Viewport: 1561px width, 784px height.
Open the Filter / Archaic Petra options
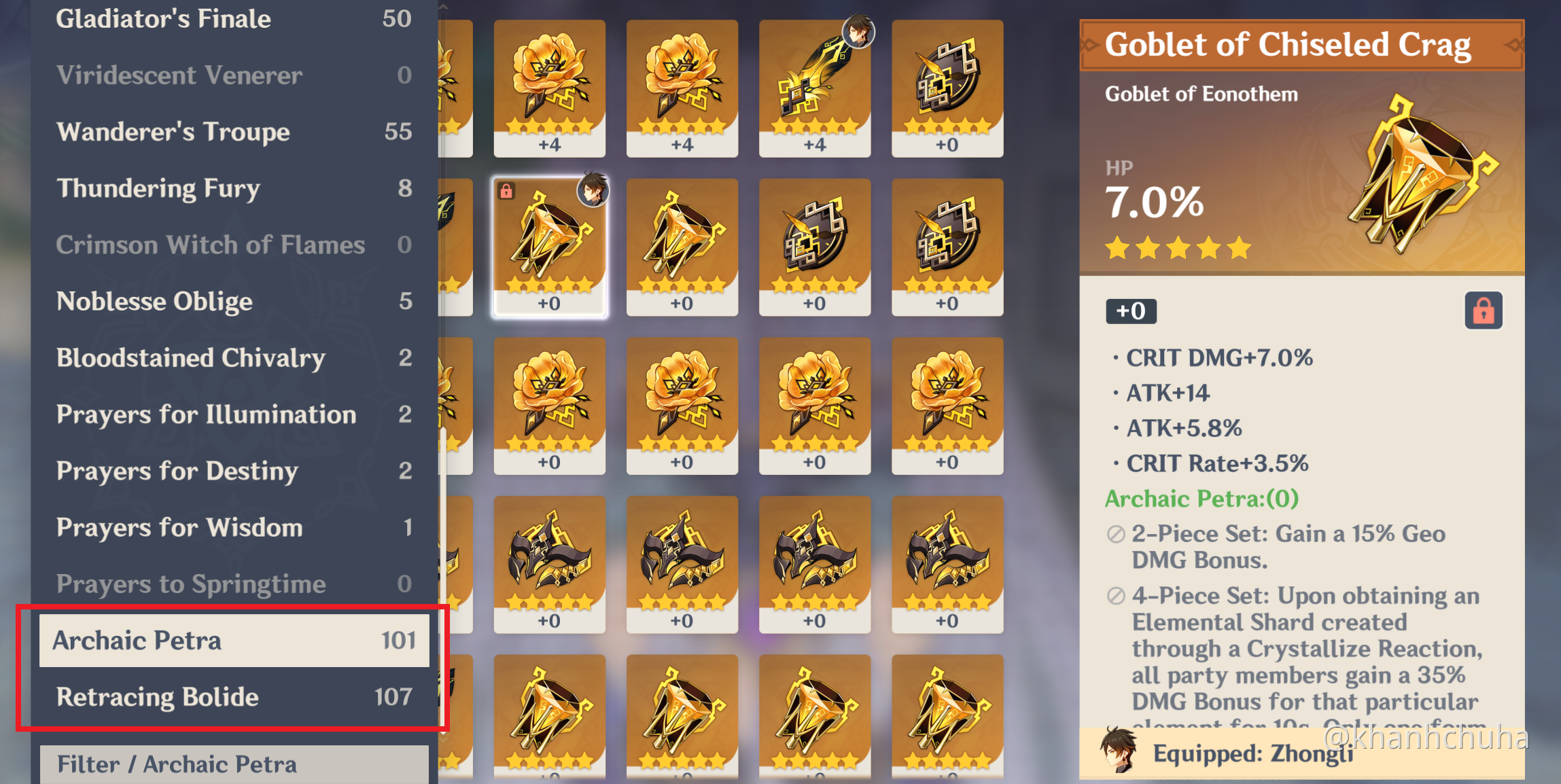click(177, 763)
